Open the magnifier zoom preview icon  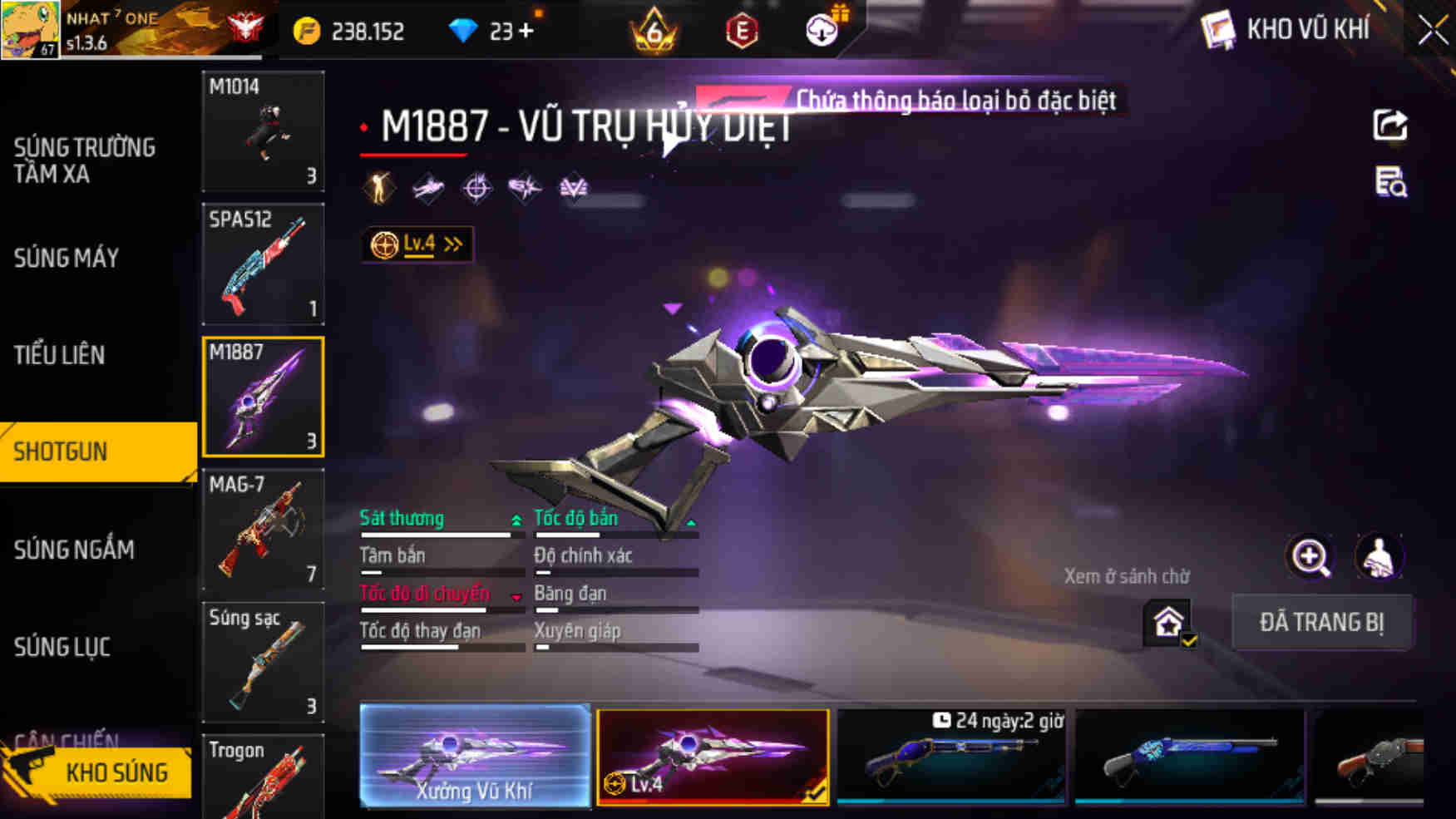coord(1311,556)
